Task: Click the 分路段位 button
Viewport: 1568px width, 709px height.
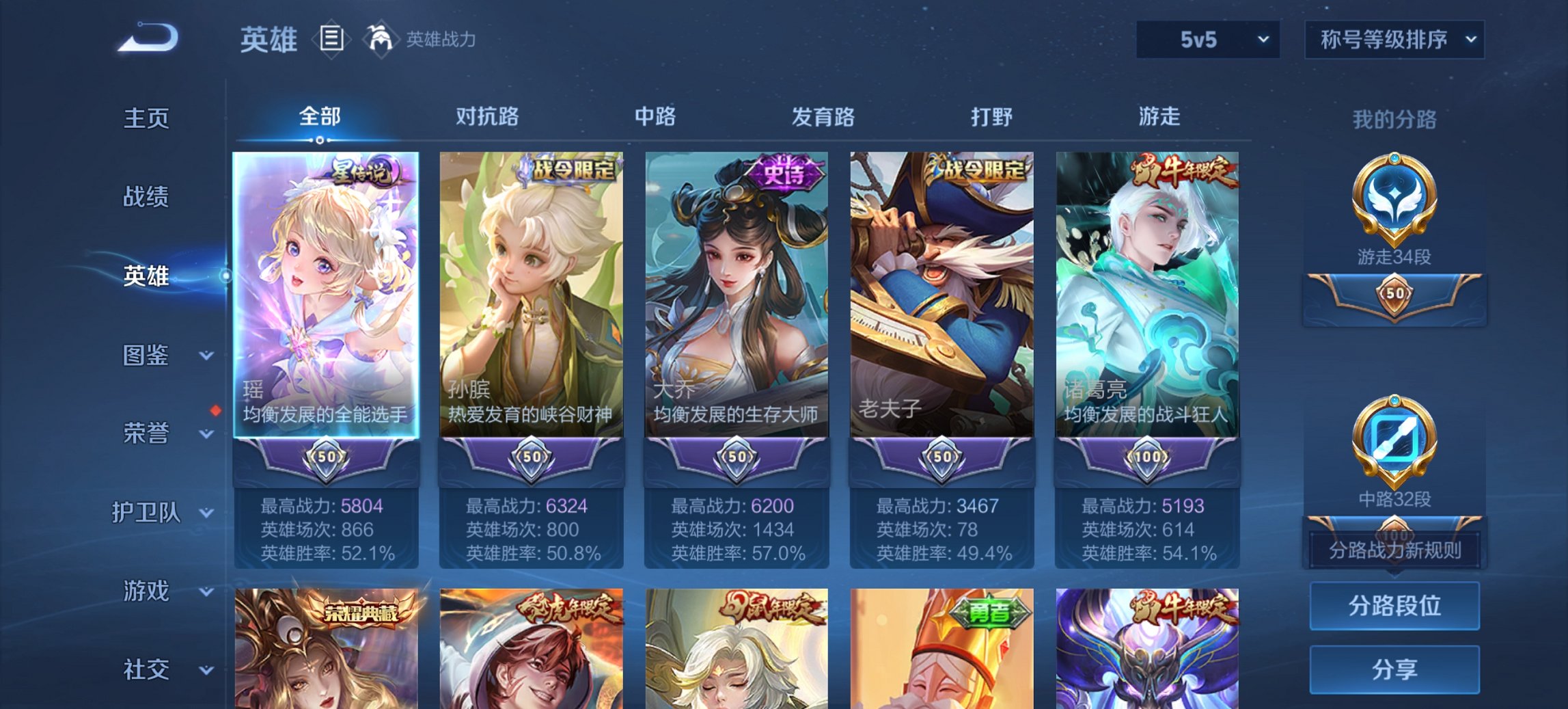Action: (x=1394, y=606)
